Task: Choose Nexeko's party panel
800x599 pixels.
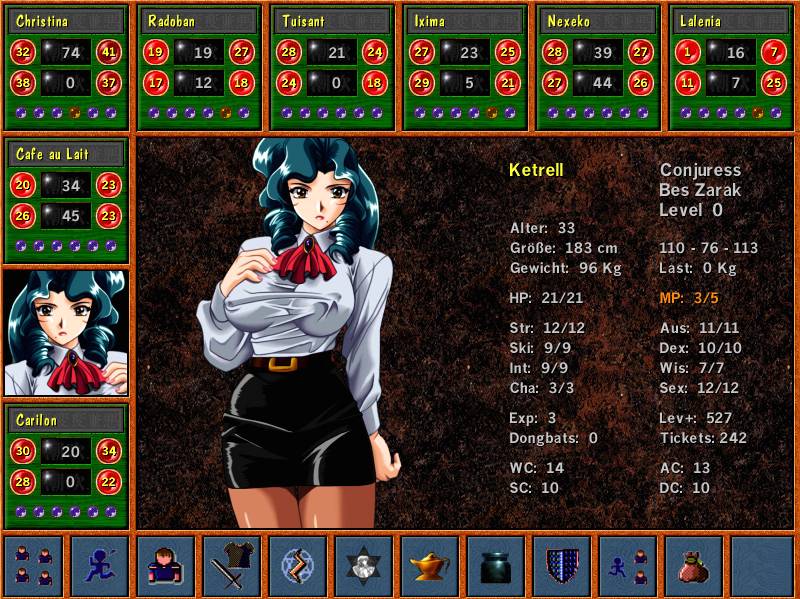Action: pyautogui.click(x=598, y=67)
